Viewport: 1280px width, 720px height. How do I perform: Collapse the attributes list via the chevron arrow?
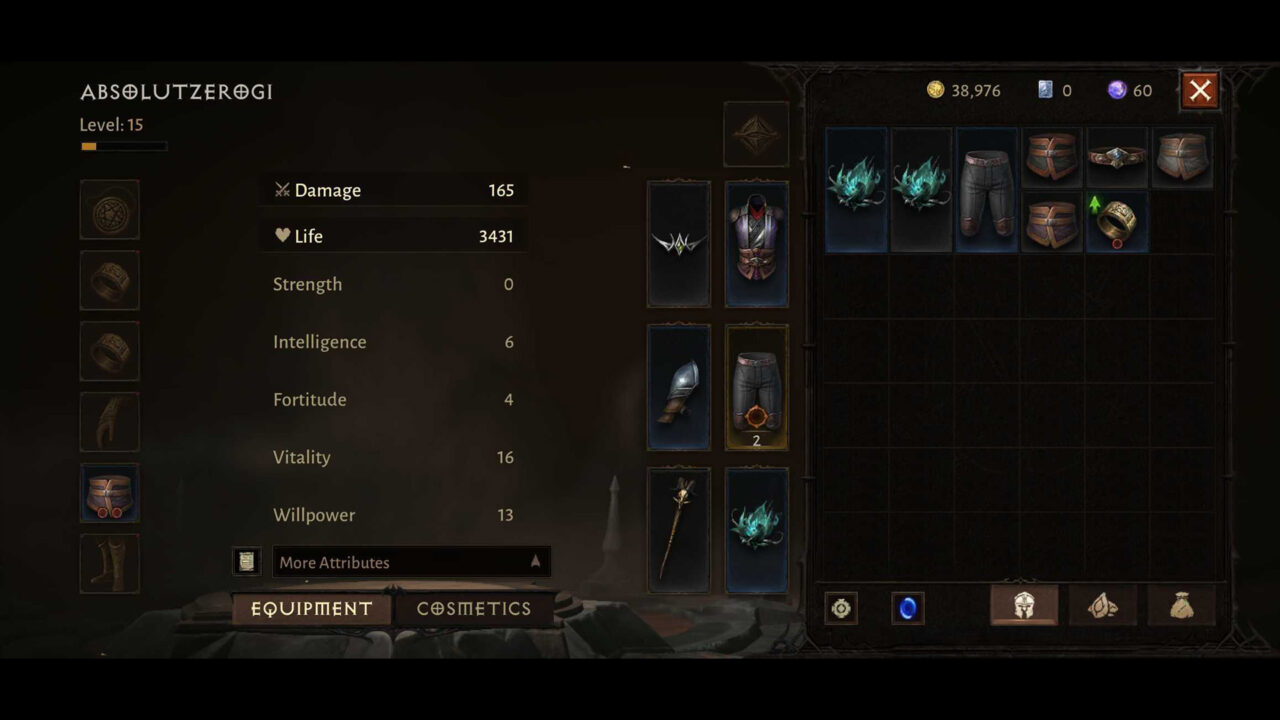pos(535,562)
